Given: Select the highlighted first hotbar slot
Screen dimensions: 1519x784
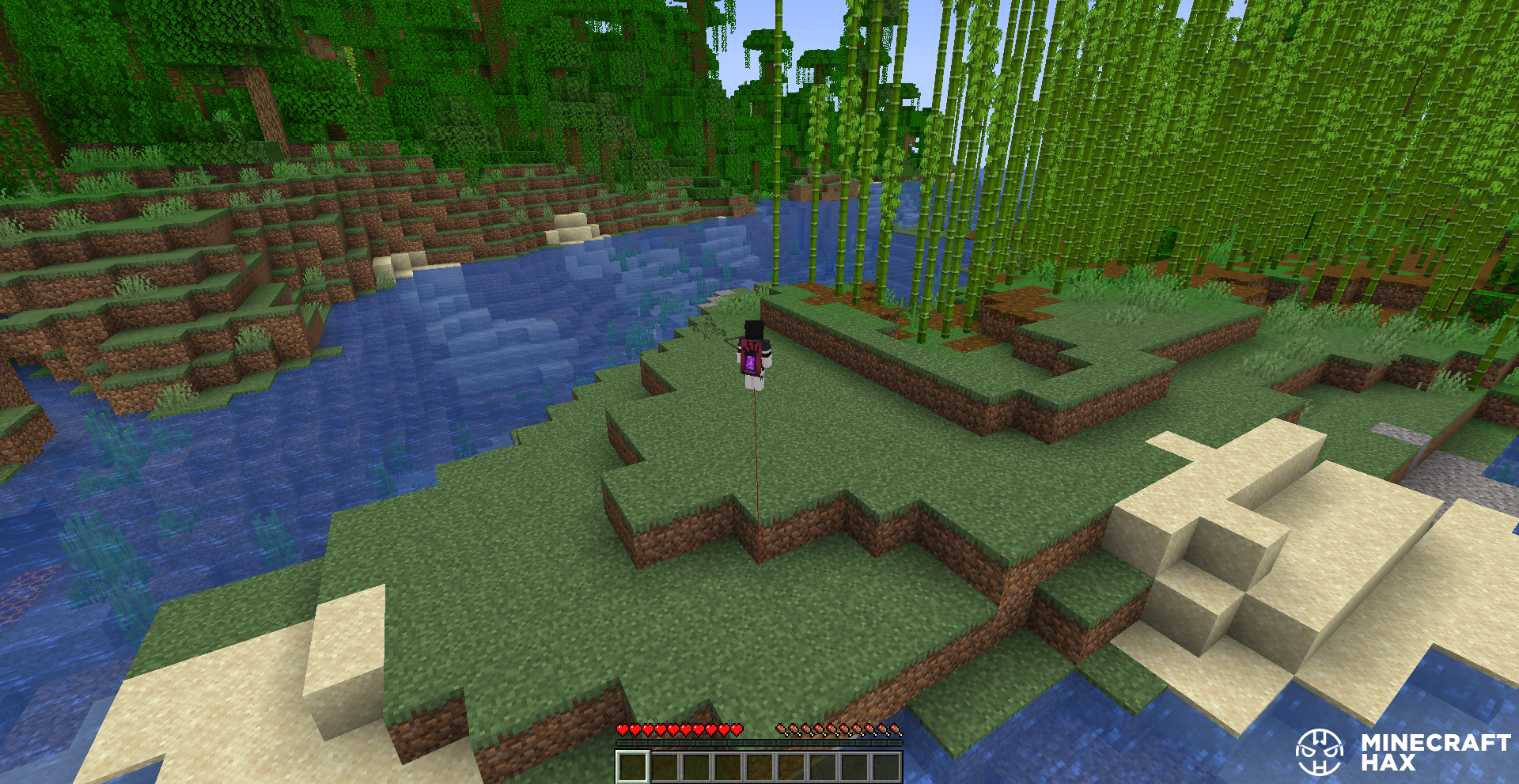Looking at the screenshot, I should [633, 767].
